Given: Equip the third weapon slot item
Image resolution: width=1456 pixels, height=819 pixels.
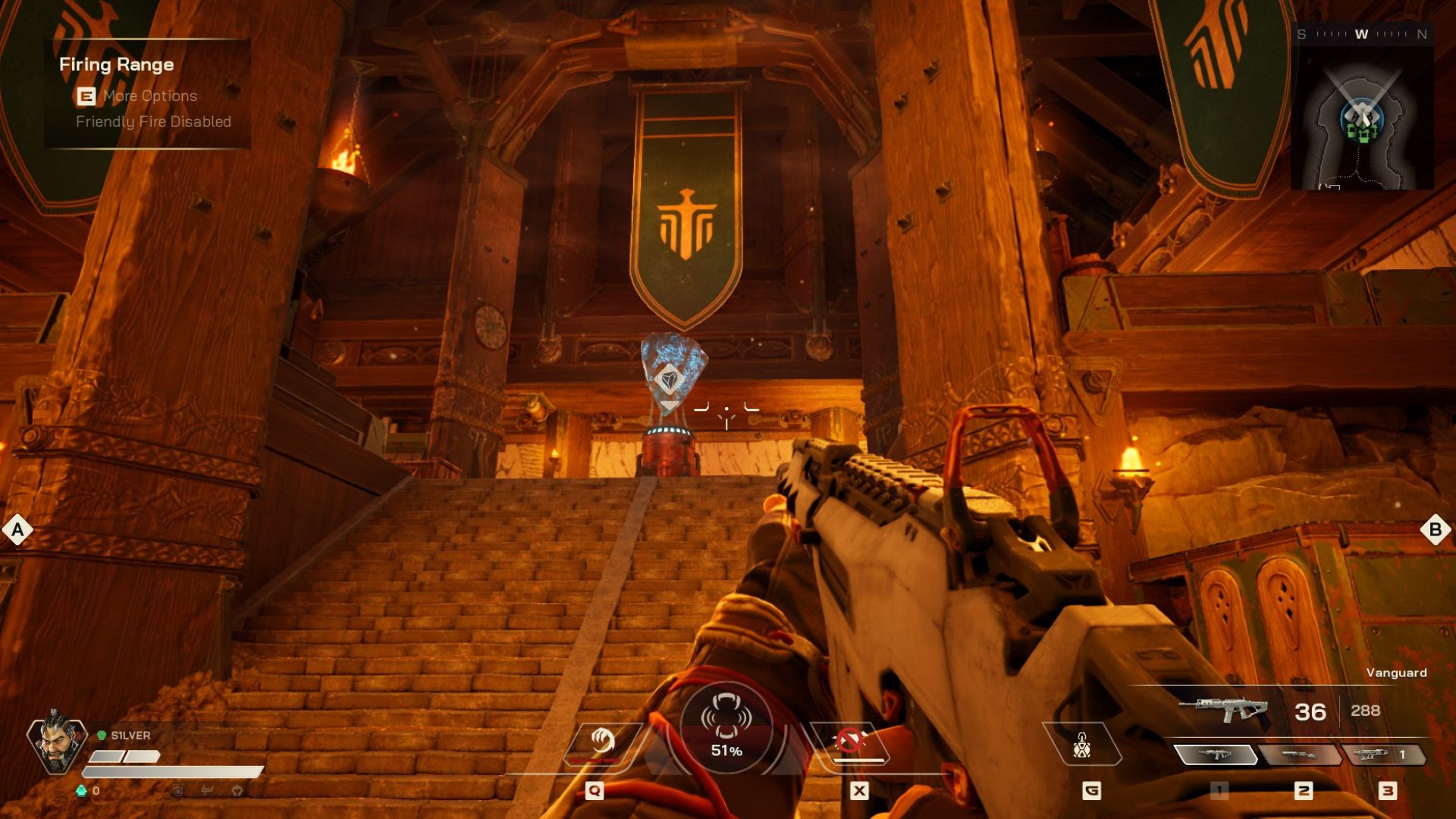Looking at the screenshot, I should tap(1384, 755).
